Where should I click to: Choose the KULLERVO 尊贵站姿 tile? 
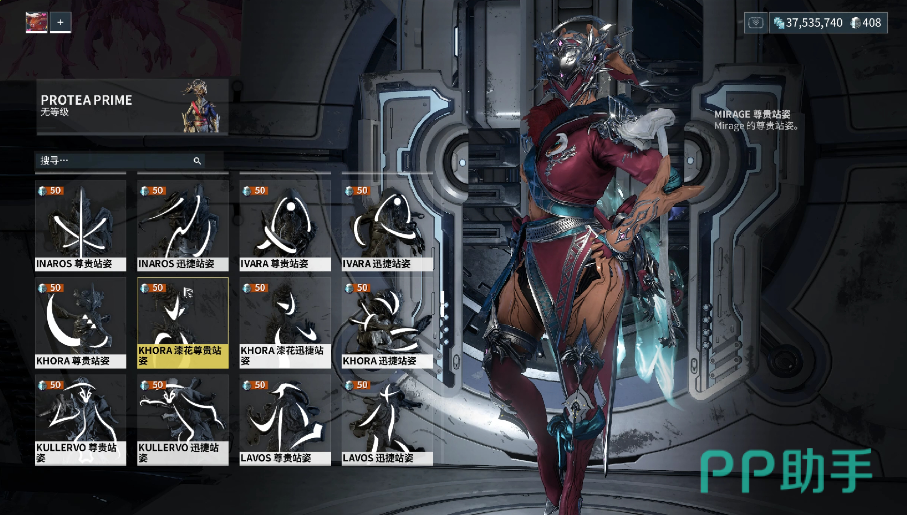tap(80, 419)
